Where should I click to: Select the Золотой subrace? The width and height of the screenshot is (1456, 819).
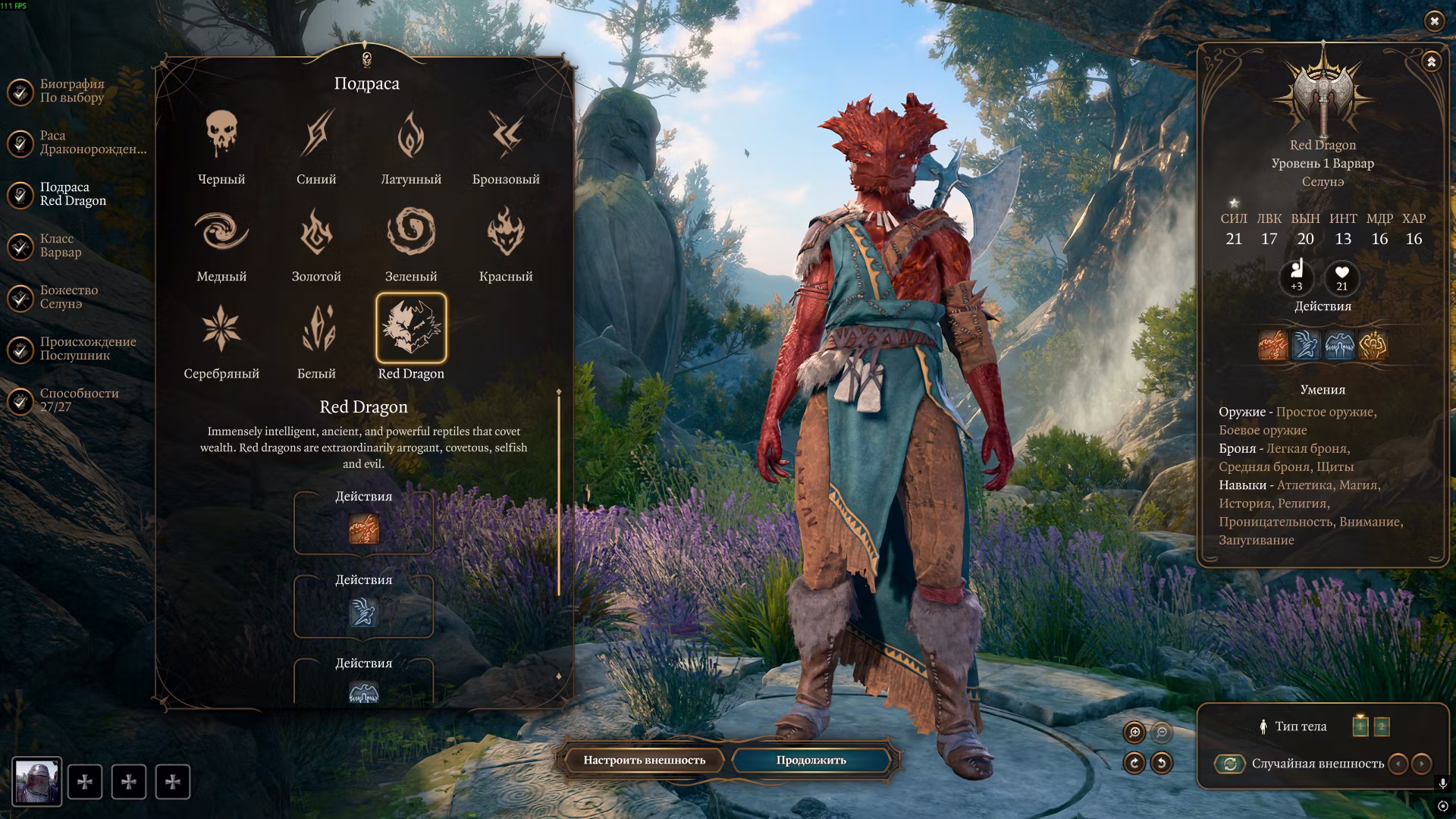(x=316, y=233)
